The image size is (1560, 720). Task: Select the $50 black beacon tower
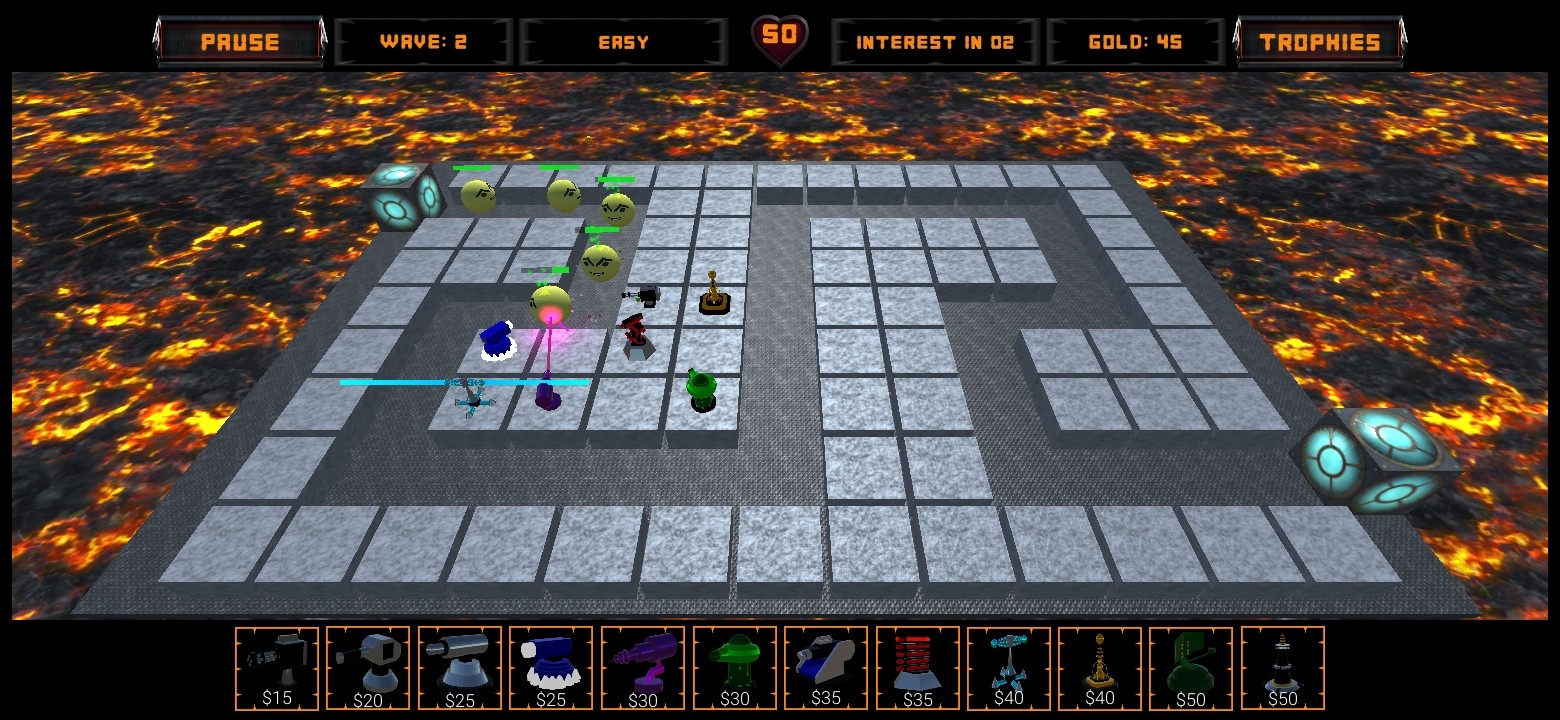[x=1283, y=668]
